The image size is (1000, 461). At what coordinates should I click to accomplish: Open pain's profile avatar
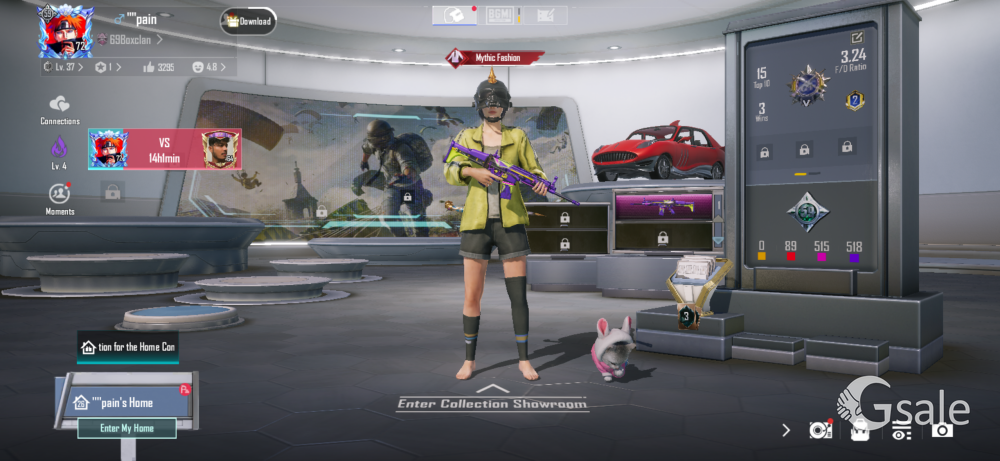[65, 30]
